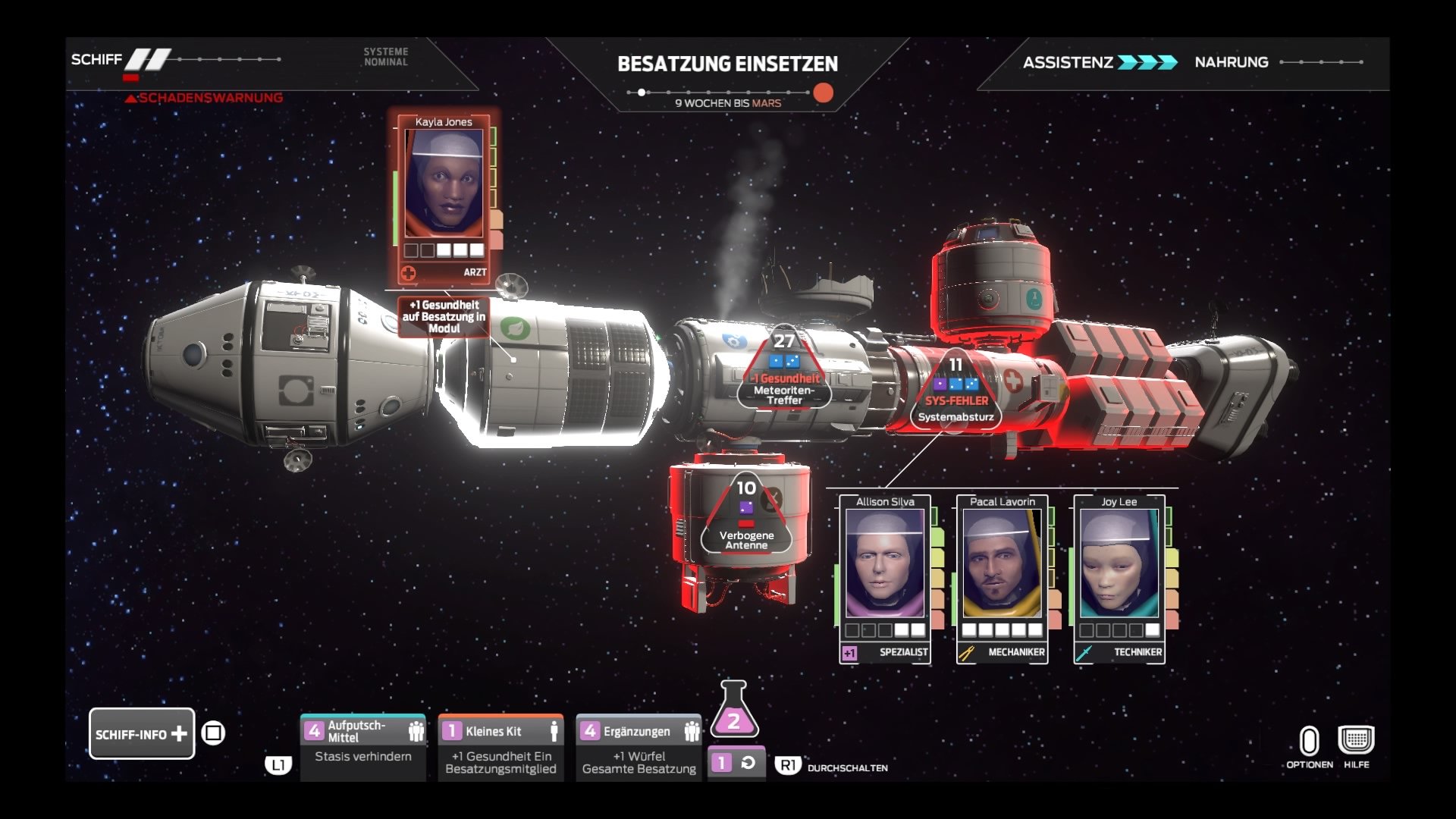Select the Mechaniker wrench icon on Pacal Lavorin's card
The height and width of the screenshot is (819, 1456).
tap(967, 652)
